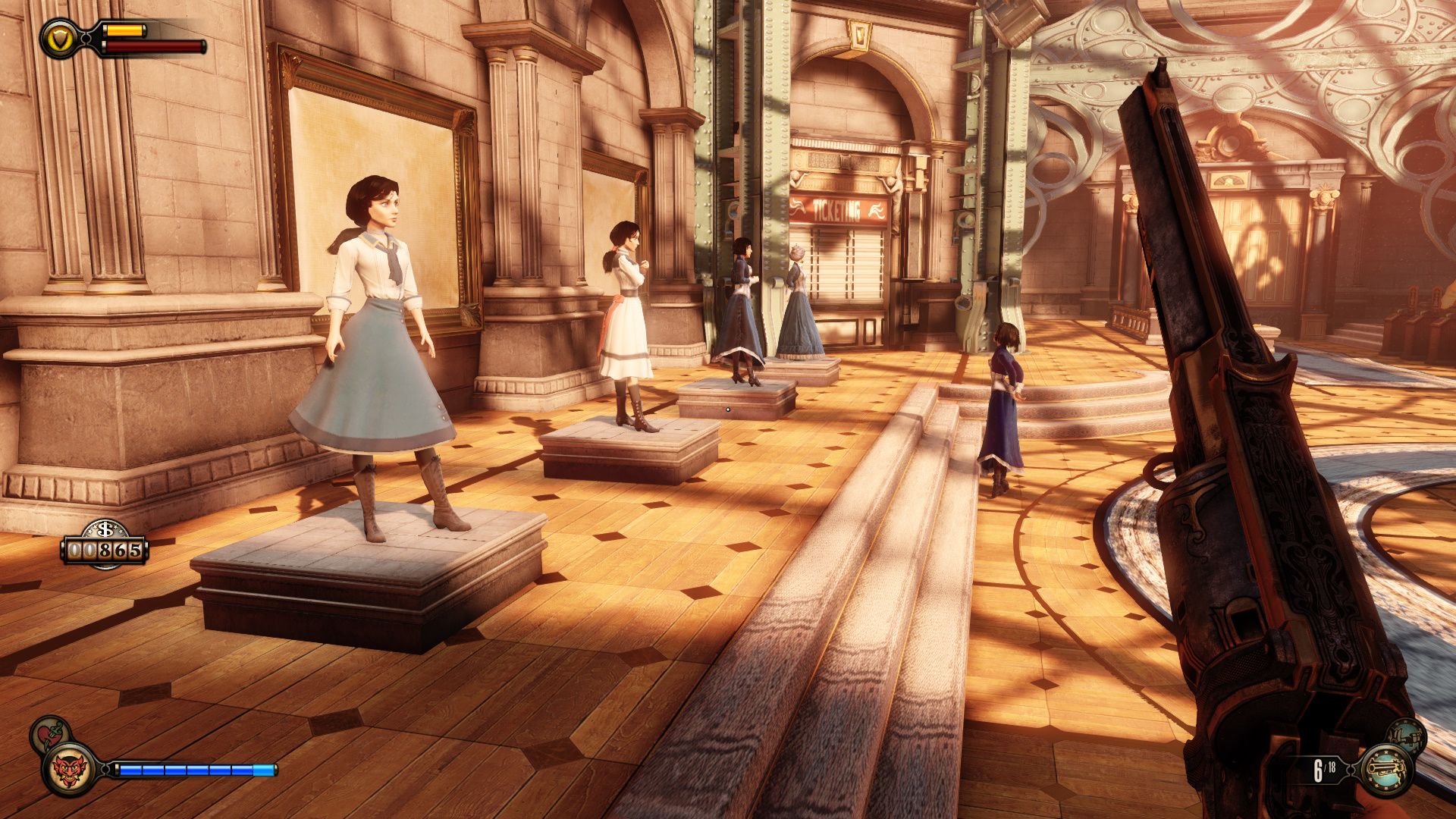Switch to the secondary weapon icon

pos(1407,736)
